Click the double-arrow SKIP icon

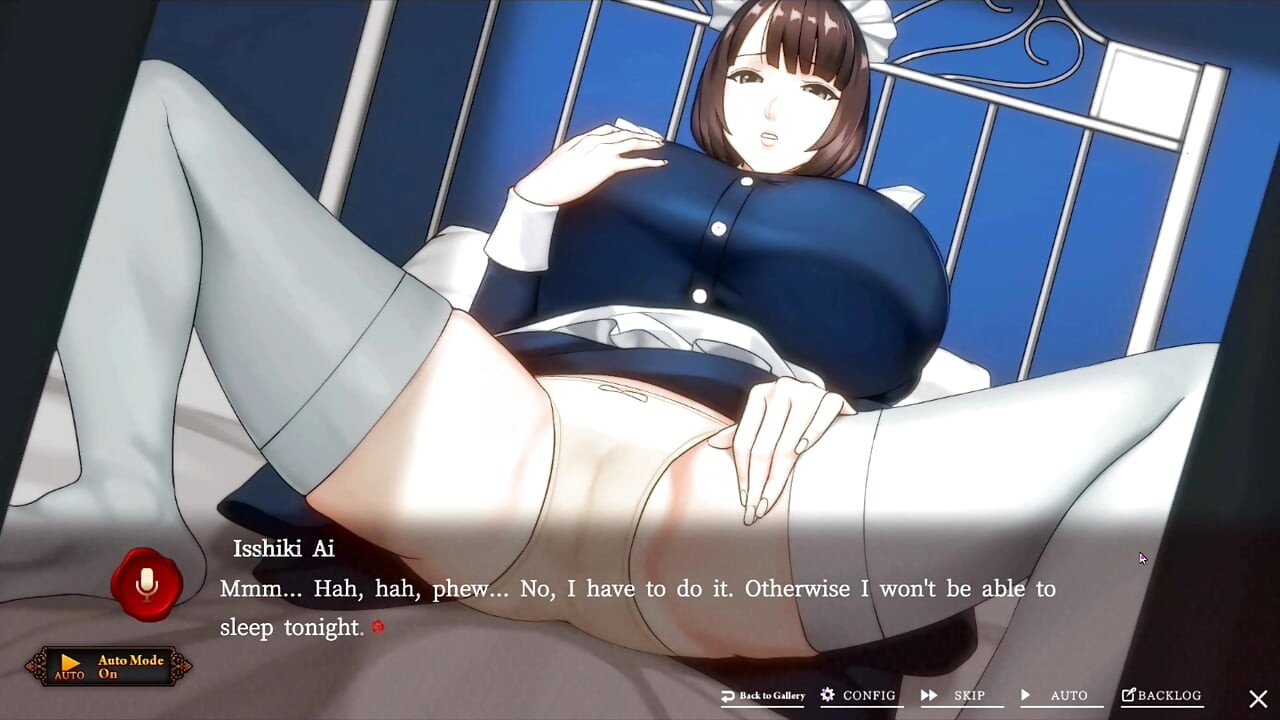(x=931, y=695)
